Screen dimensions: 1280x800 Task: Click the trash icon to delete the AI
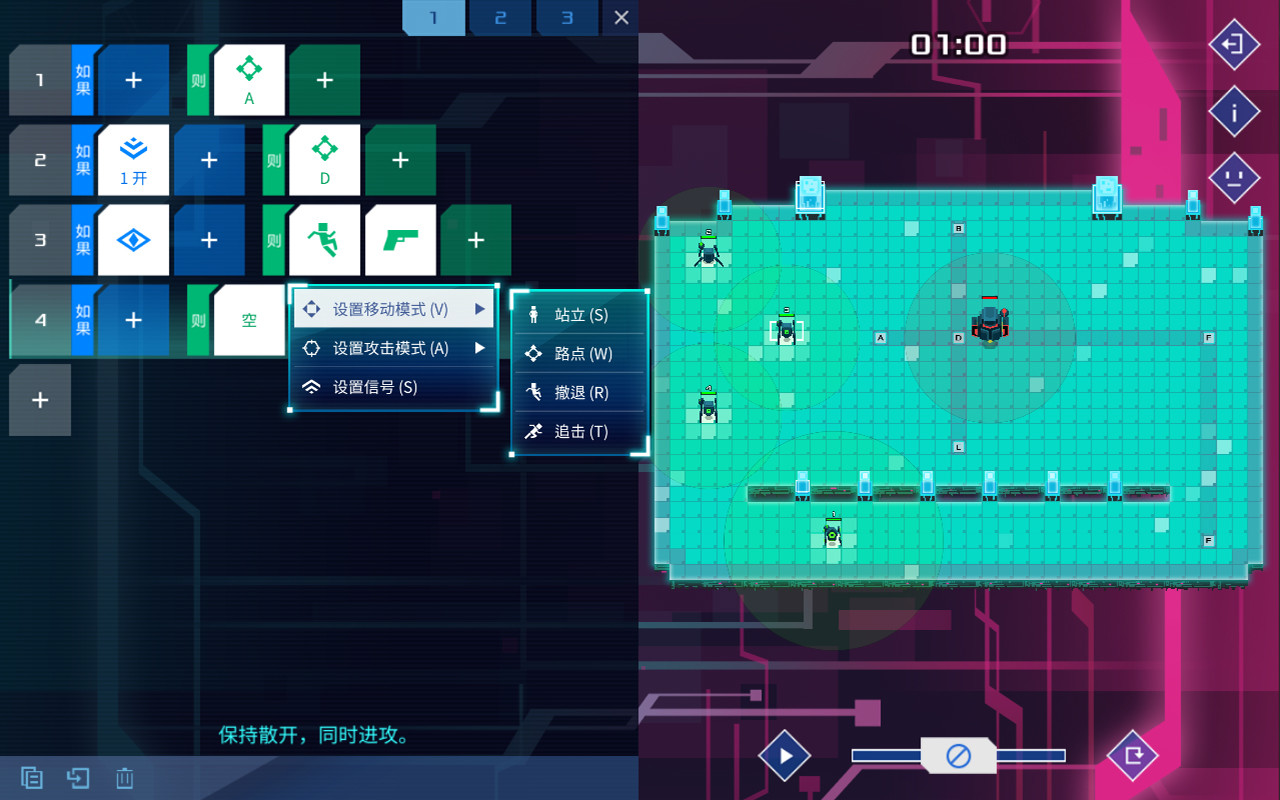124,777
